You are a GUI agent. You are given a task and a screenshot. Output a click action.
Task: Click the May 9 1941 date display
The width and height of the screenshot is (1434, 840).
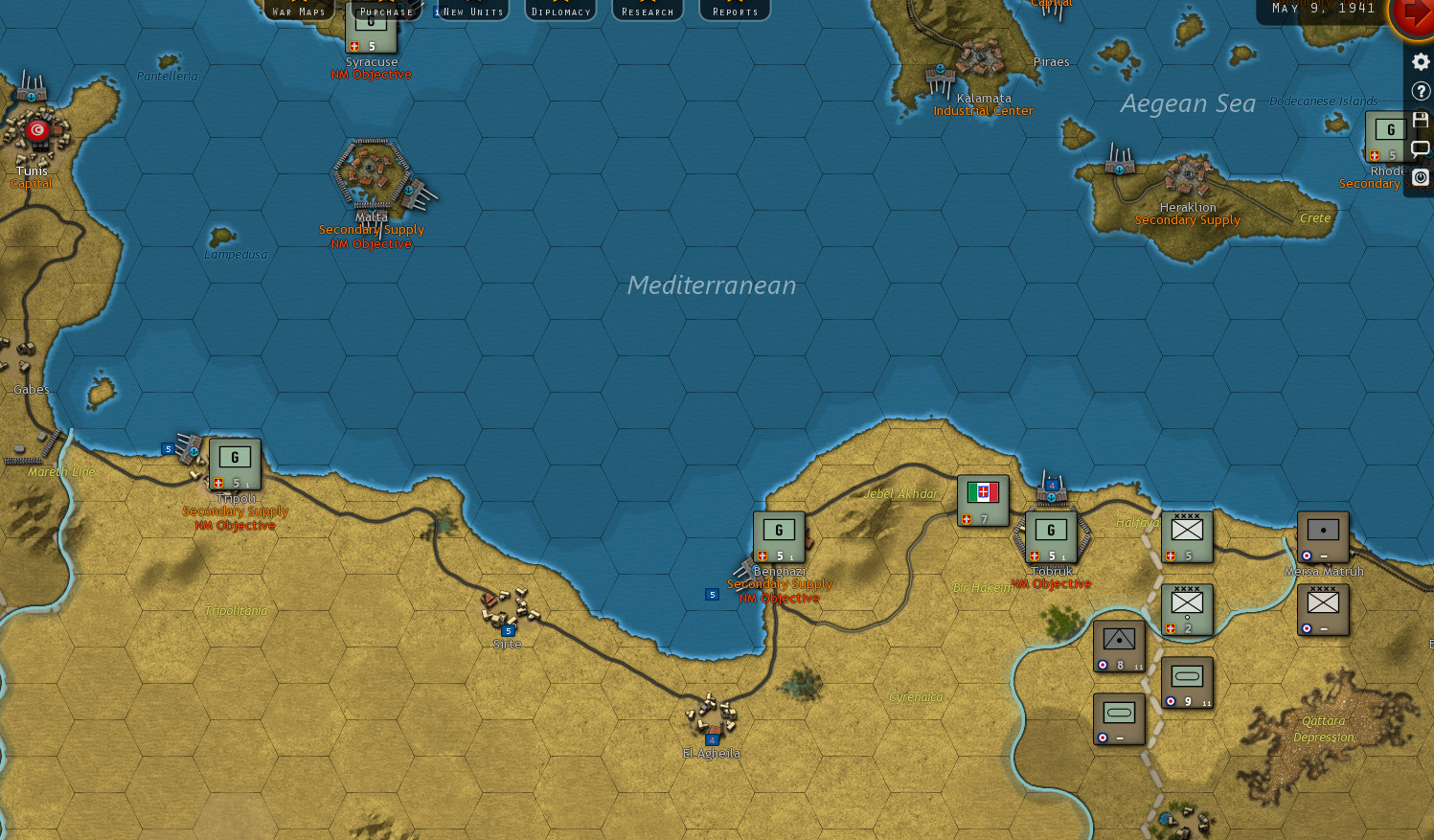coord(1324,8)
